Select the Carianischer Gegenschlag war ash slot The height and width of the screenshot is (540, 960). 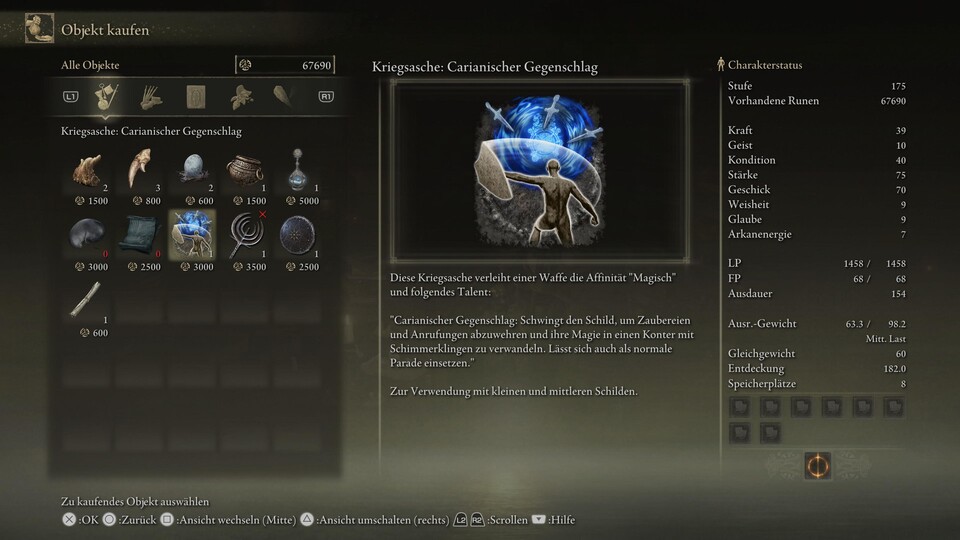[192, 234]
